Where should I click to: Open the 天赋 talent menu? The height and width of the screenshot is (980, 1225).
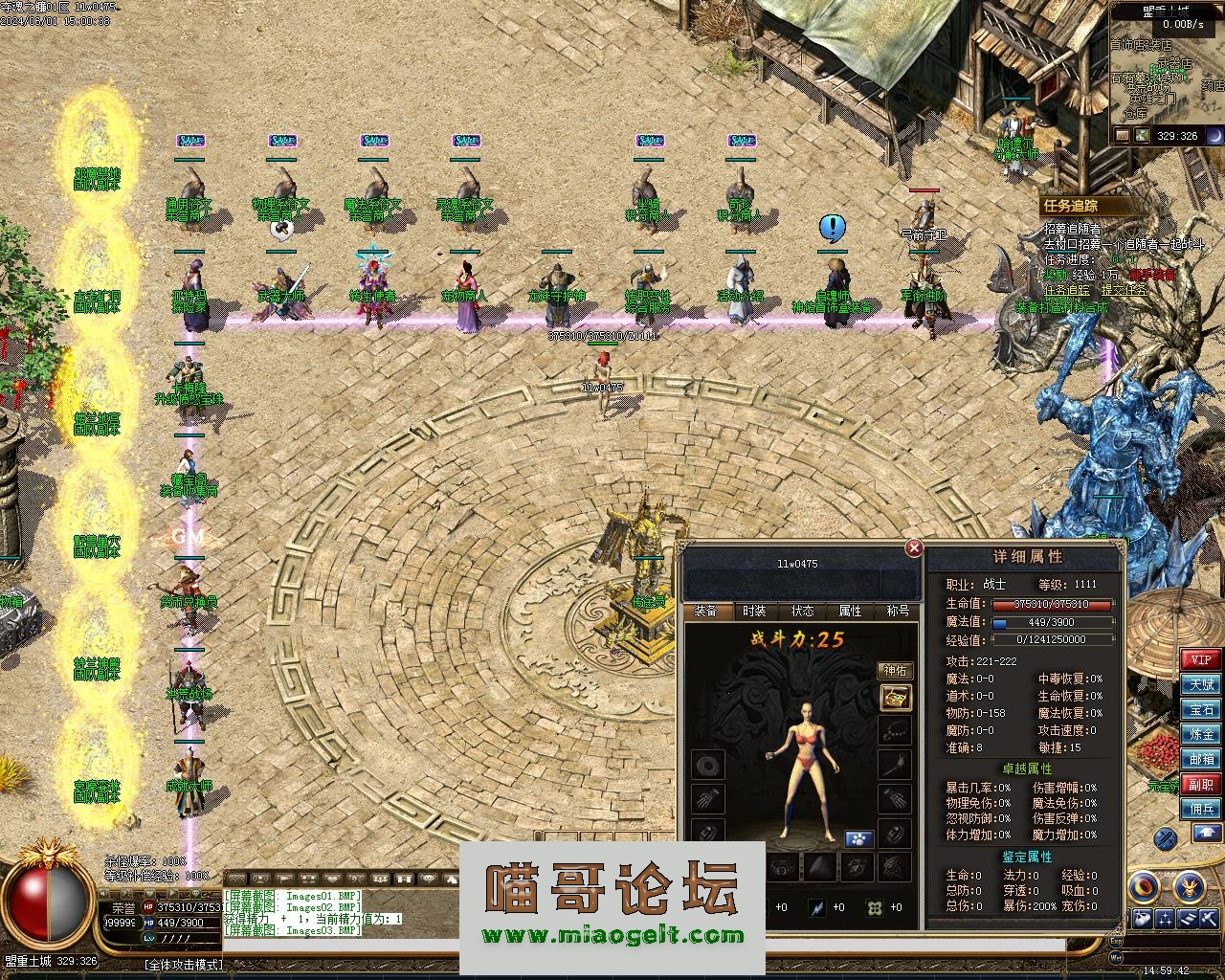1201,684
